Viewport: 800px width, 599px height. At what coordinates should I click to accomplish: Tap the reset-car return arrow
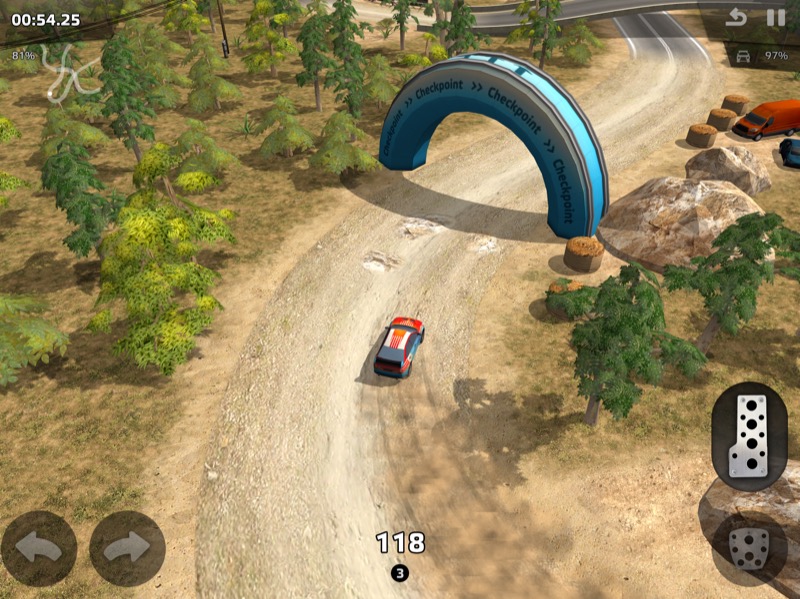tap(737, 17)
